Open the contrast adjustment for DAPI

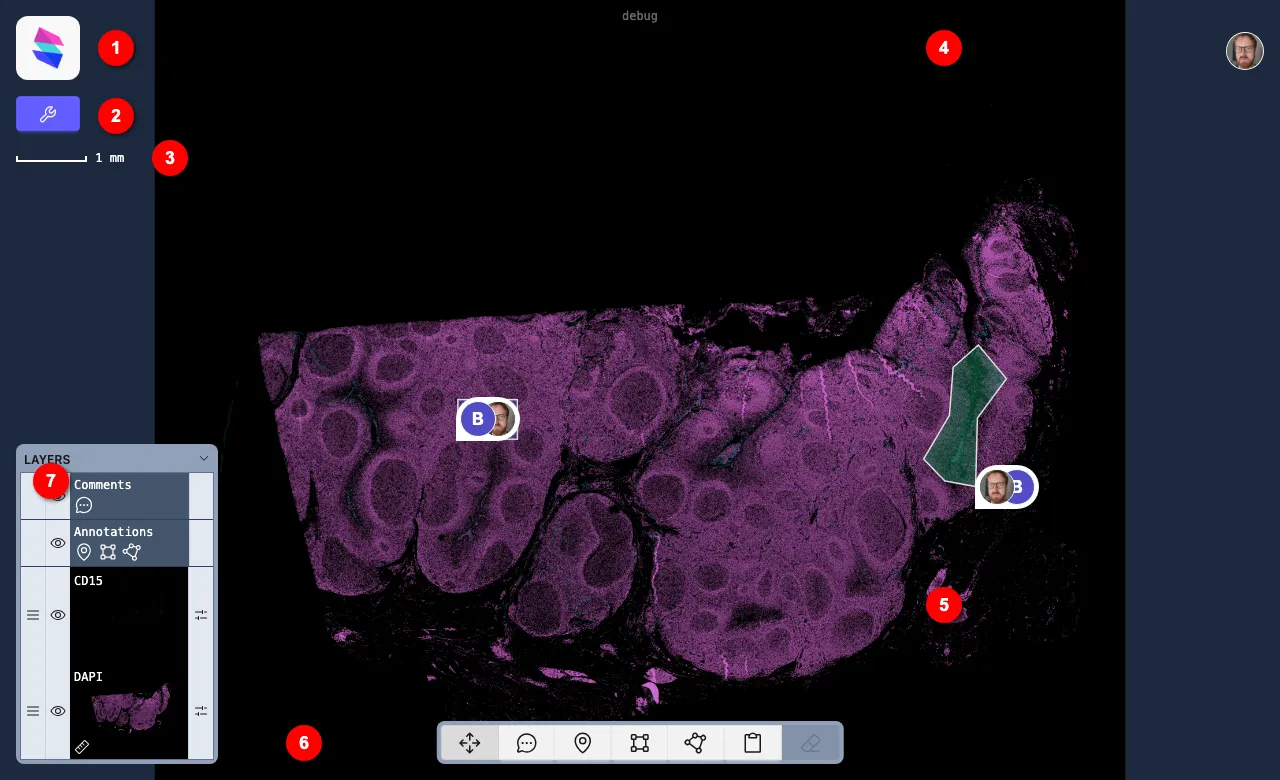[201, 711]
